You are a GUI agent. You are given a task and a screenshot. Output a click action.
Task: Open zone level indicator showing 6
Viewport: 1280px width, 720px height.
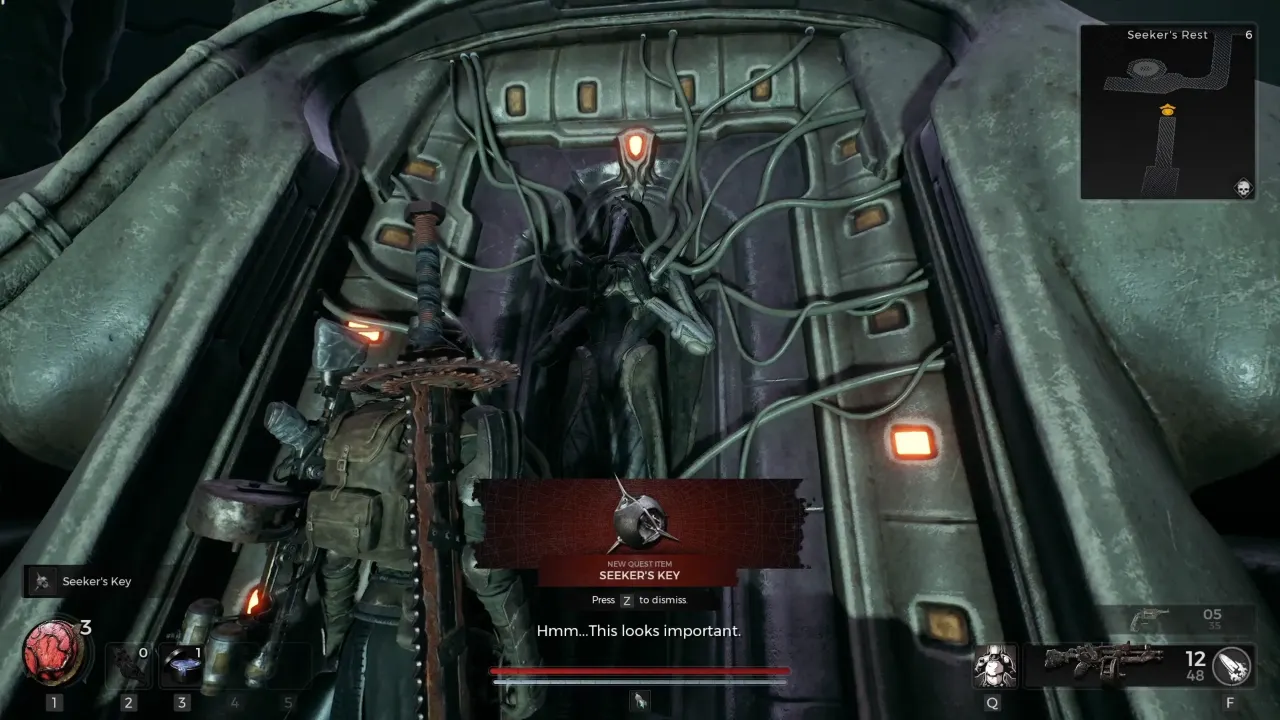(x=1248, y=33)
